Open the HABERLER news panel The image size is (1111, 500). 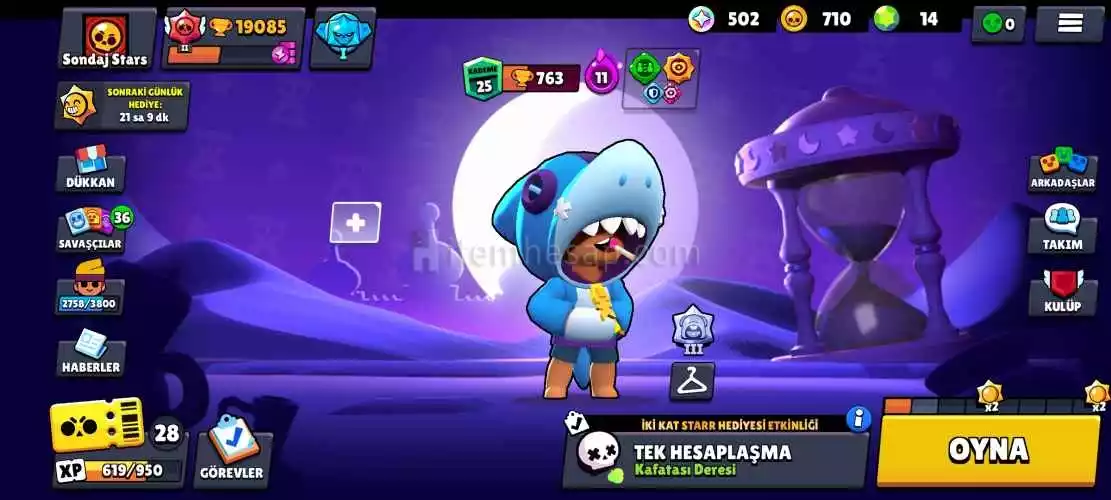[x=90, y=353]
